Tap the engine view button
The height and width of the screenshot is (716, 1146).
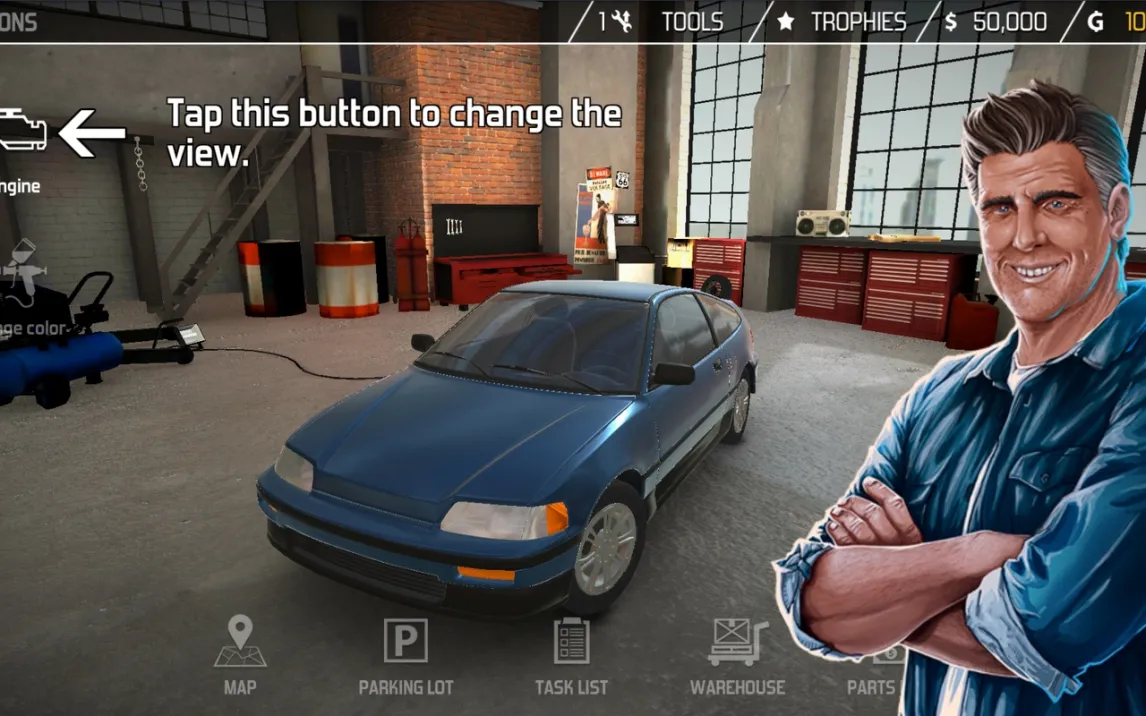pos(22,135)
